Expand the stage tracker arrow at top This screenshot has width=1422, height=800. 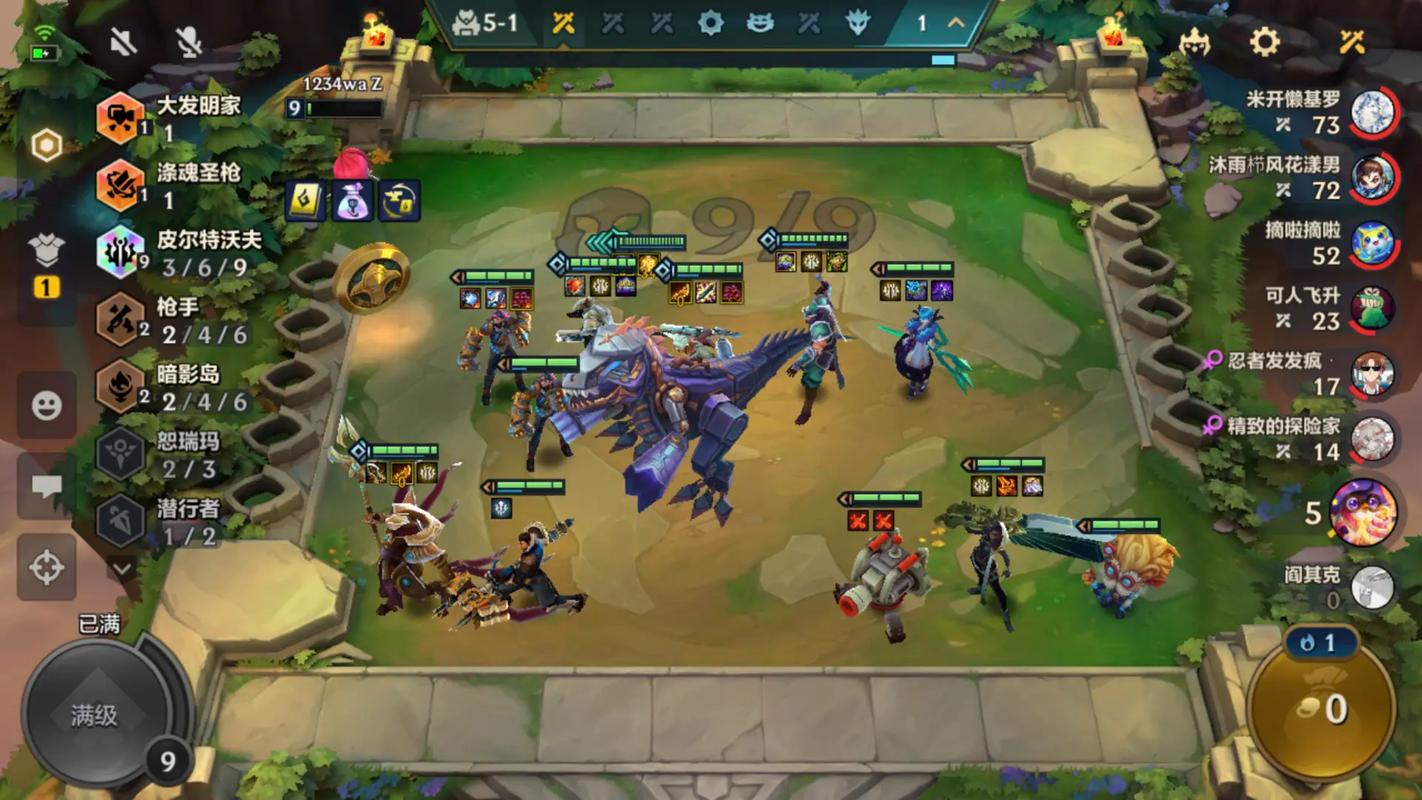(956, 23)
